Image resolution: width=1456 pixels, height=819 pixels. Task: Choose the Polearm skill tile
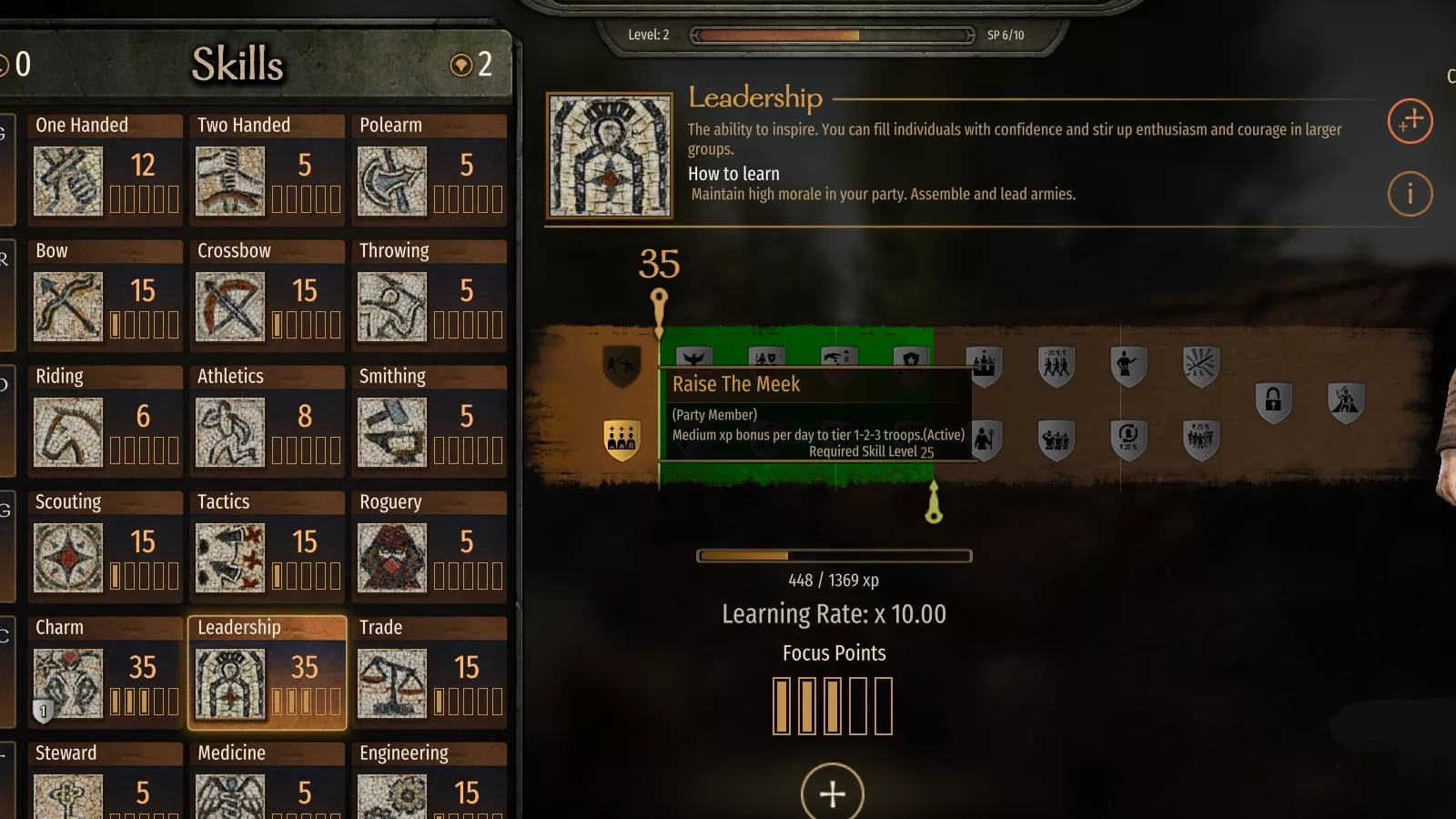pos(430,169)
